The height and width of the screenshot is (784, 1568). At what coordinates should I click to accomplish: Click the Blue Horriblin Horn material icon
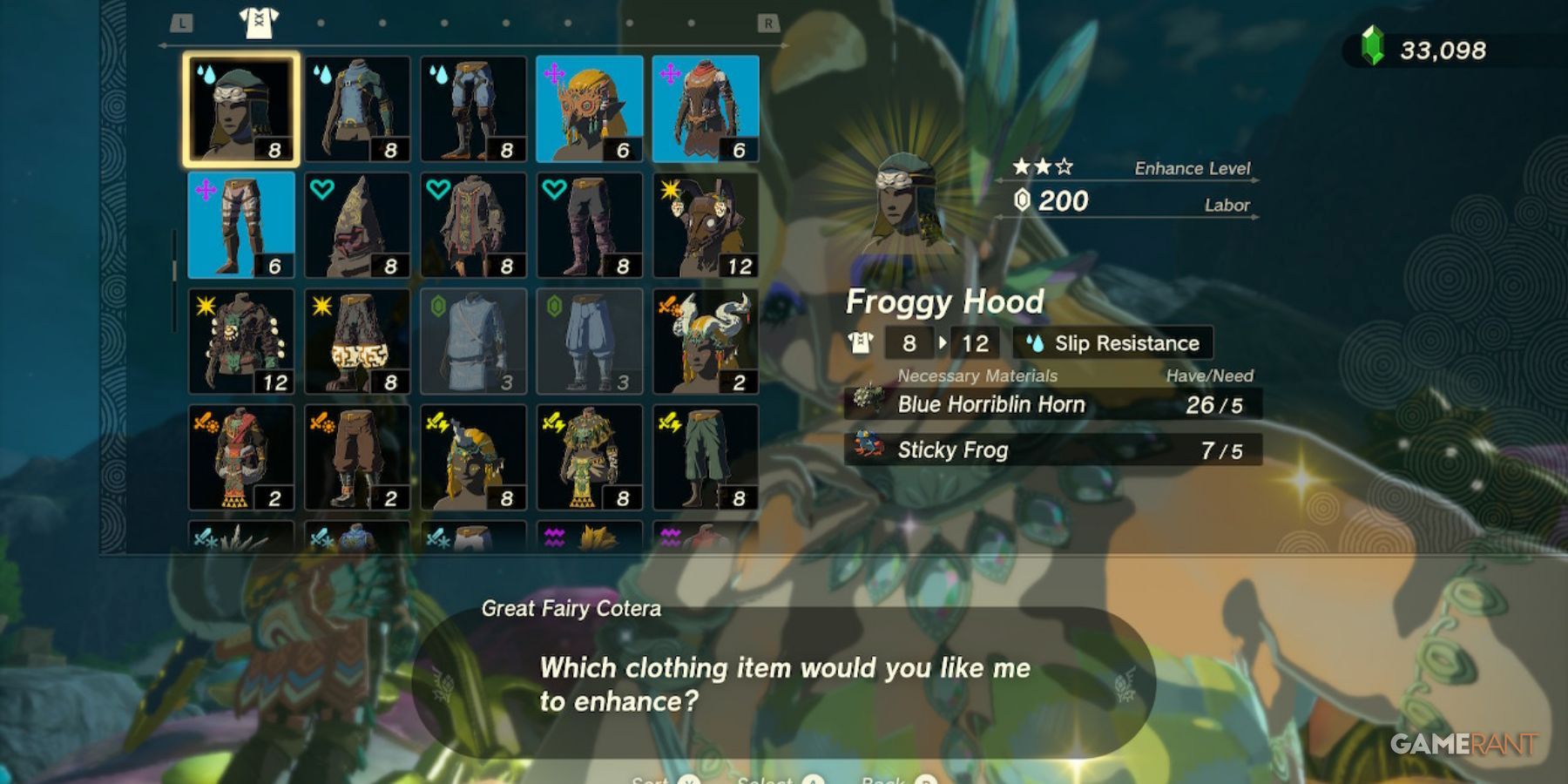(868, 403)
